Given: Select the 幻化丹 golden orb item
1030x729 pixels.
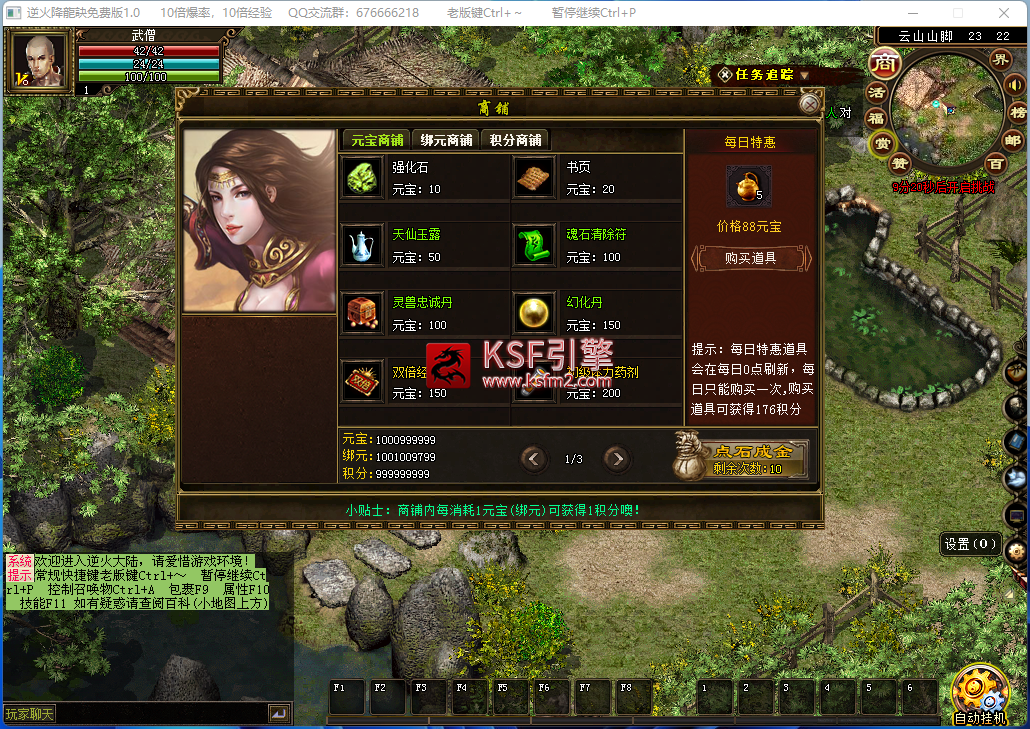Looking at the screenshot, I should 535,313.
